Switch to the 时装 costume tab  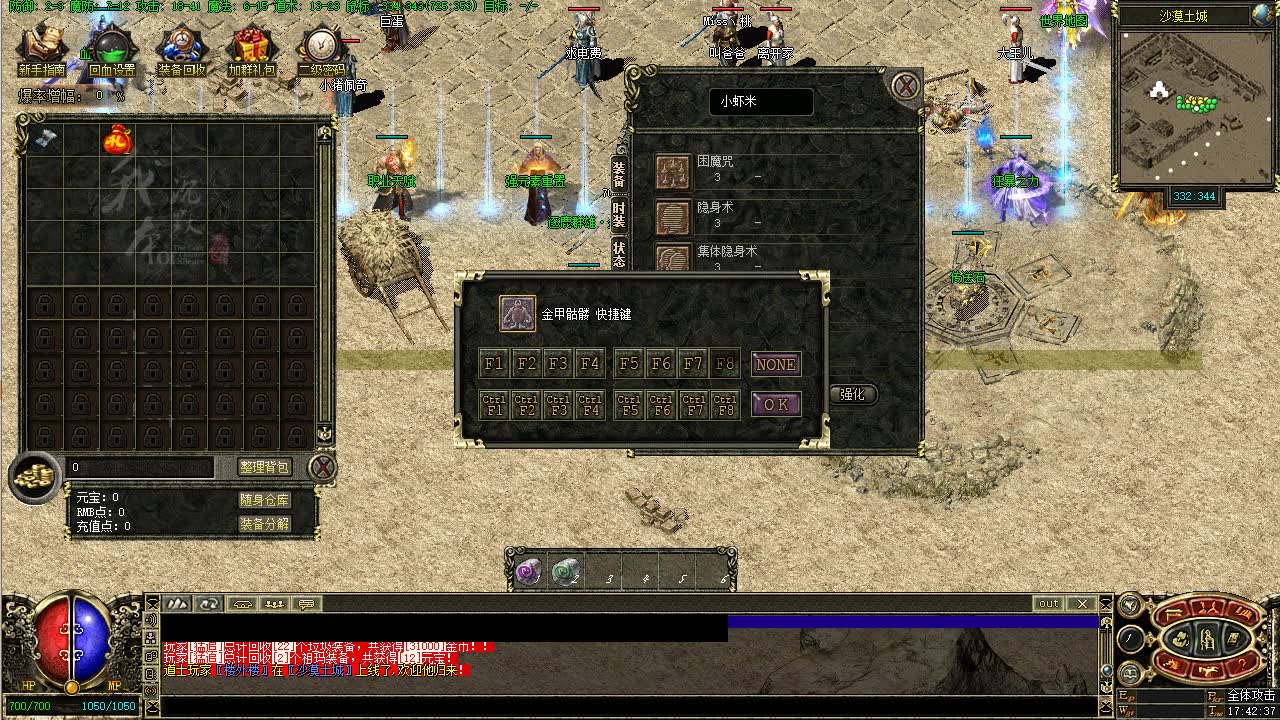tap(619, 214)
